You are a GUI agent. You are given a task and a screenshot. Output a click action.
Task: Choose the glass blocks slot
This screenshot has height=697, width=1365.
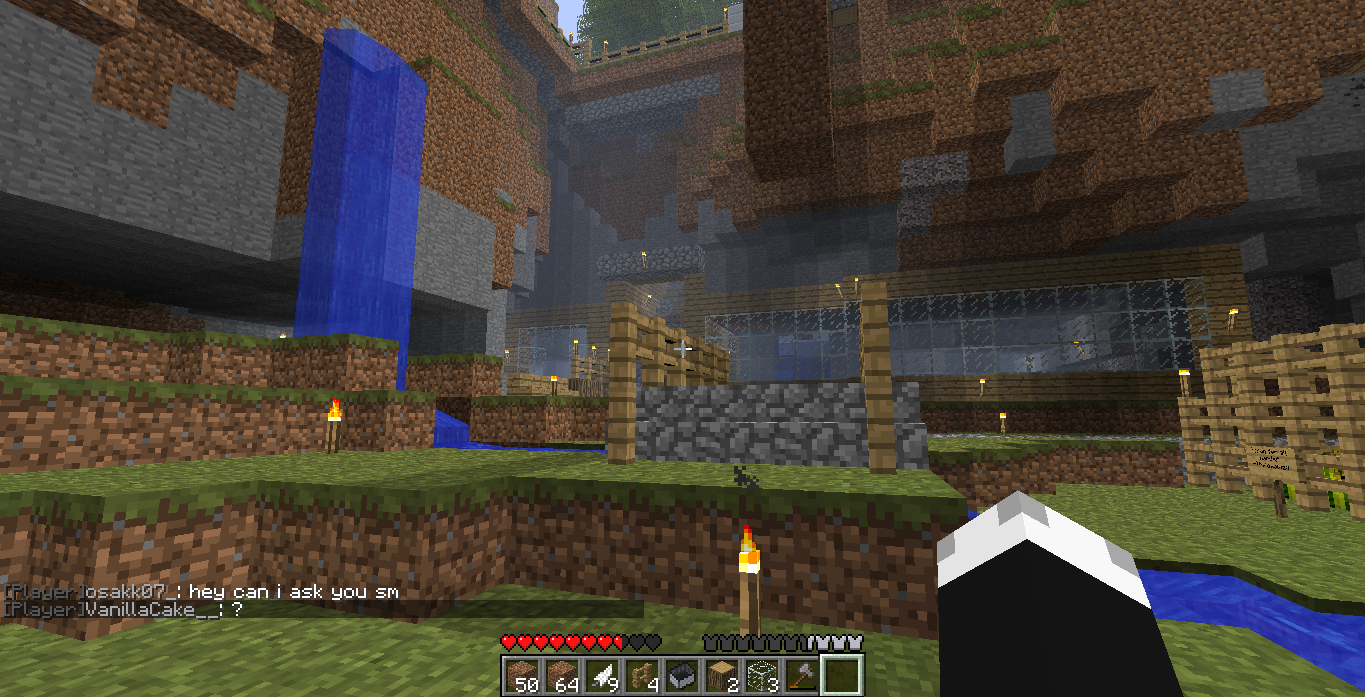pyautogui.click(x=760, y=675)
